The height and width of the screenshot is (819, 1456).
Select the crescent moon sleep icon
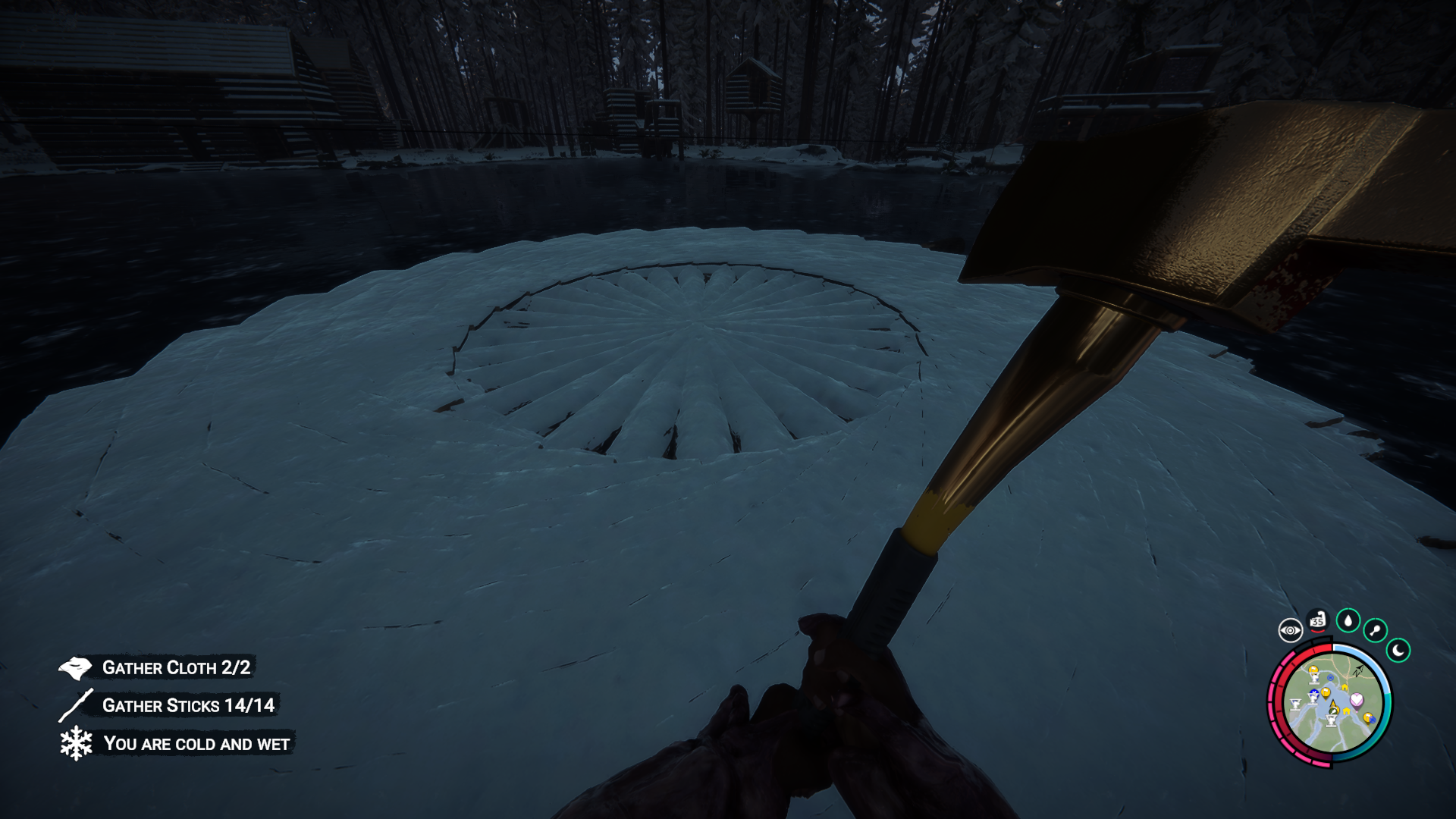click(x=1398, y=650)
